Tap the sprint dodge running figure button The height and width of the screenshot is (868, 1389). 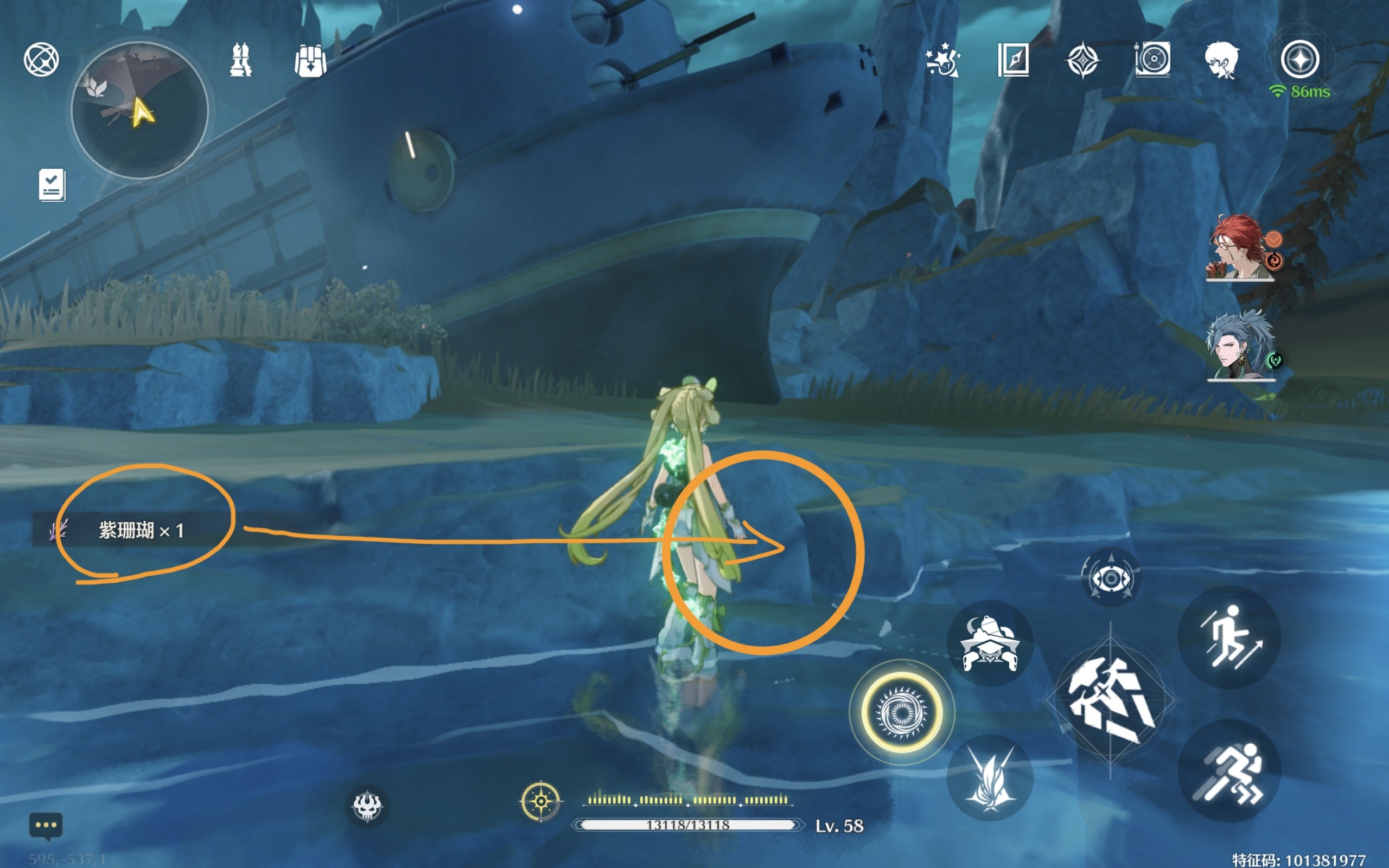click(x=1229, y=771)
